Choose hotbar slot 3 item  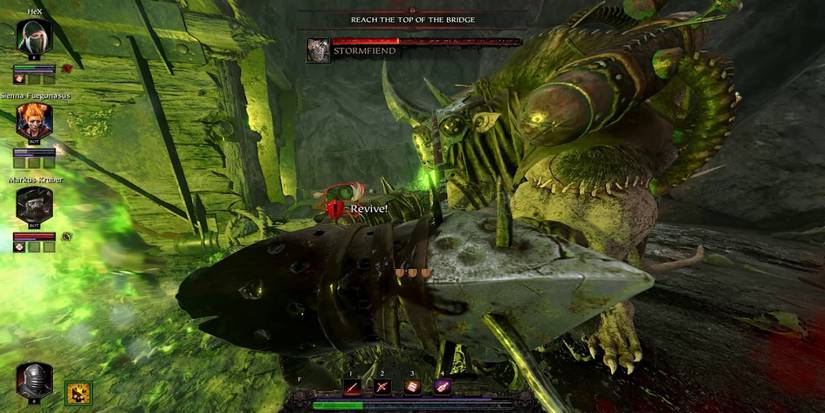click(413, 385)
